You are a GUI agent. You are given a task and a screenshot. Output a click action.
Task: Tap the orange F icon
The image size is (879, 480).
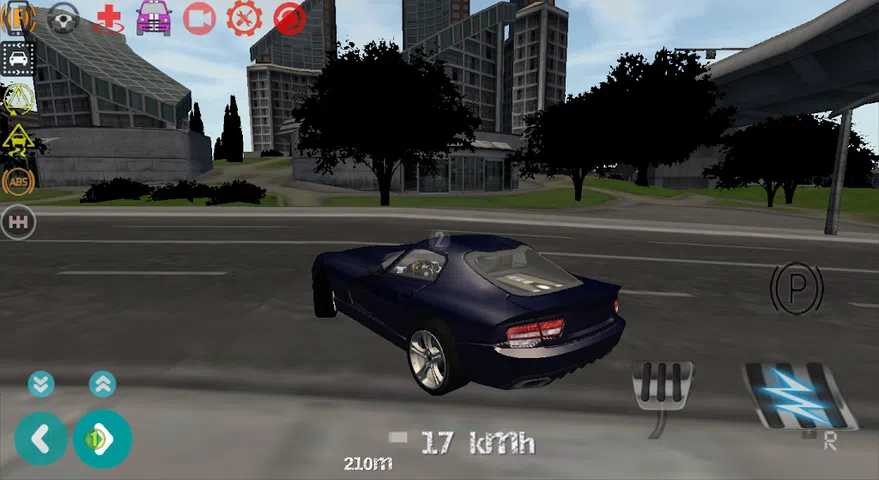click(19, 18)
